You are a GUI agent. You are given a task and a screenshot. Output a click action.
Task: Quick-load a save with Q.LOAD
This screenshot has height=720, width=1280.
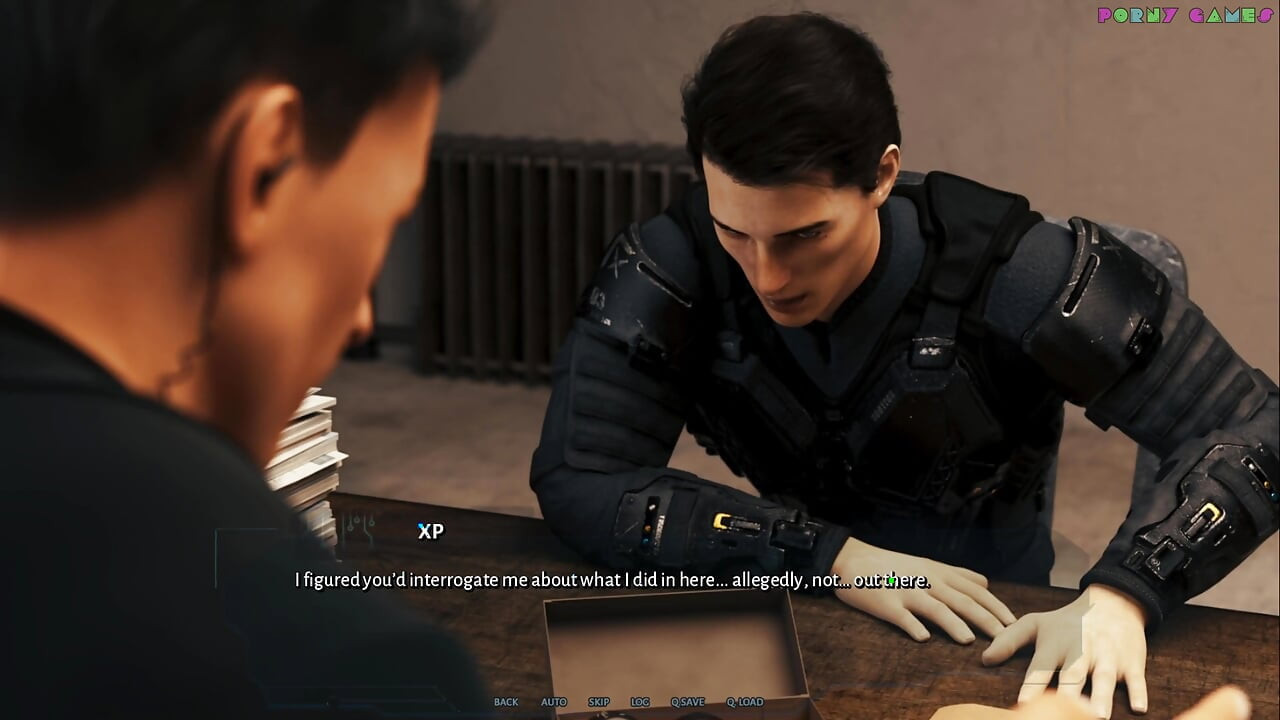pos(744,702)
